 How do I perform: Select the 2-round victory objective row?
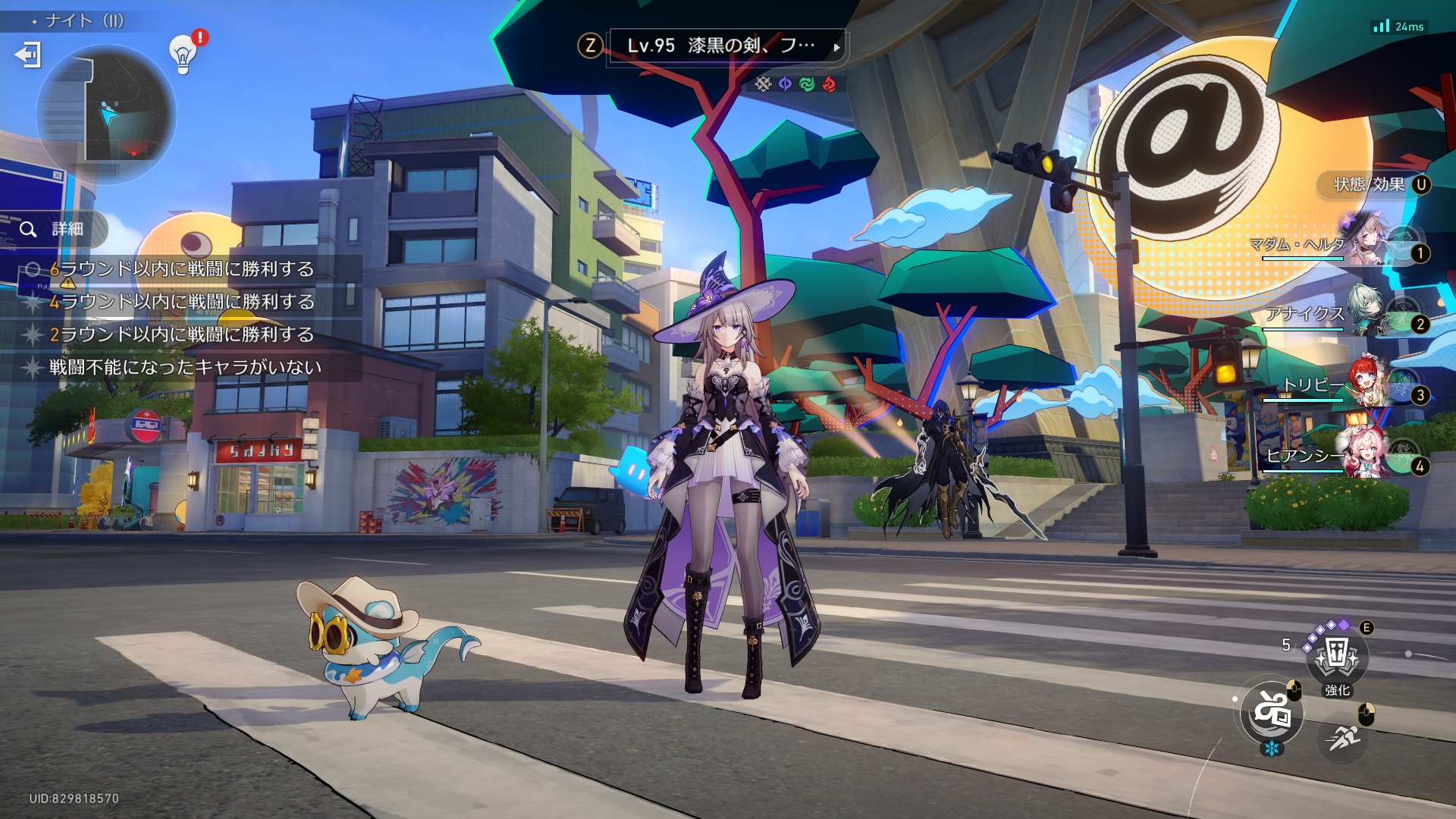tap(182, 334)
